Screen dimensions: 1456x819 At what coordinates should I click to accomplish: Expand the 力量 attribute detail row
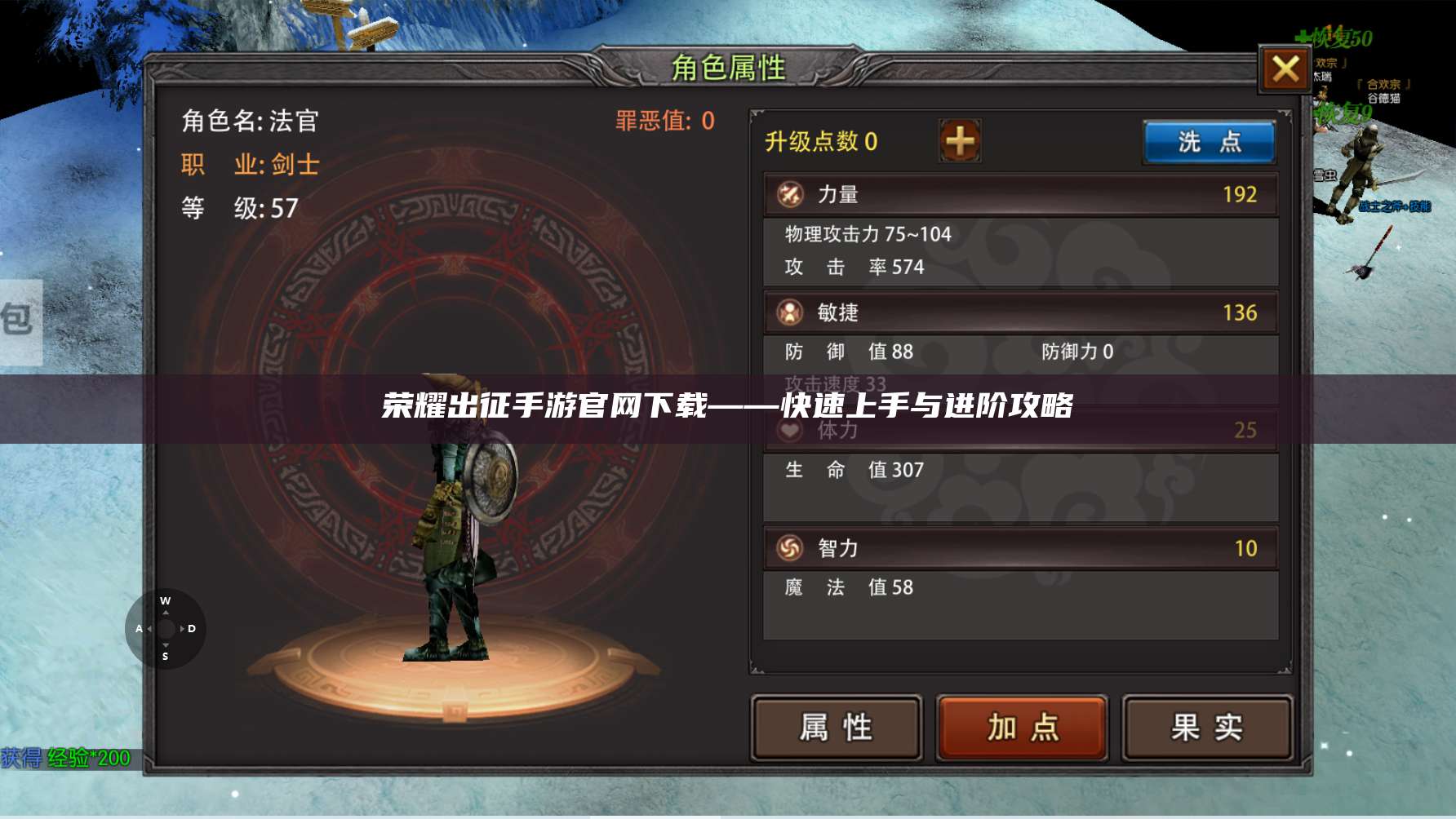point(1020,194)
